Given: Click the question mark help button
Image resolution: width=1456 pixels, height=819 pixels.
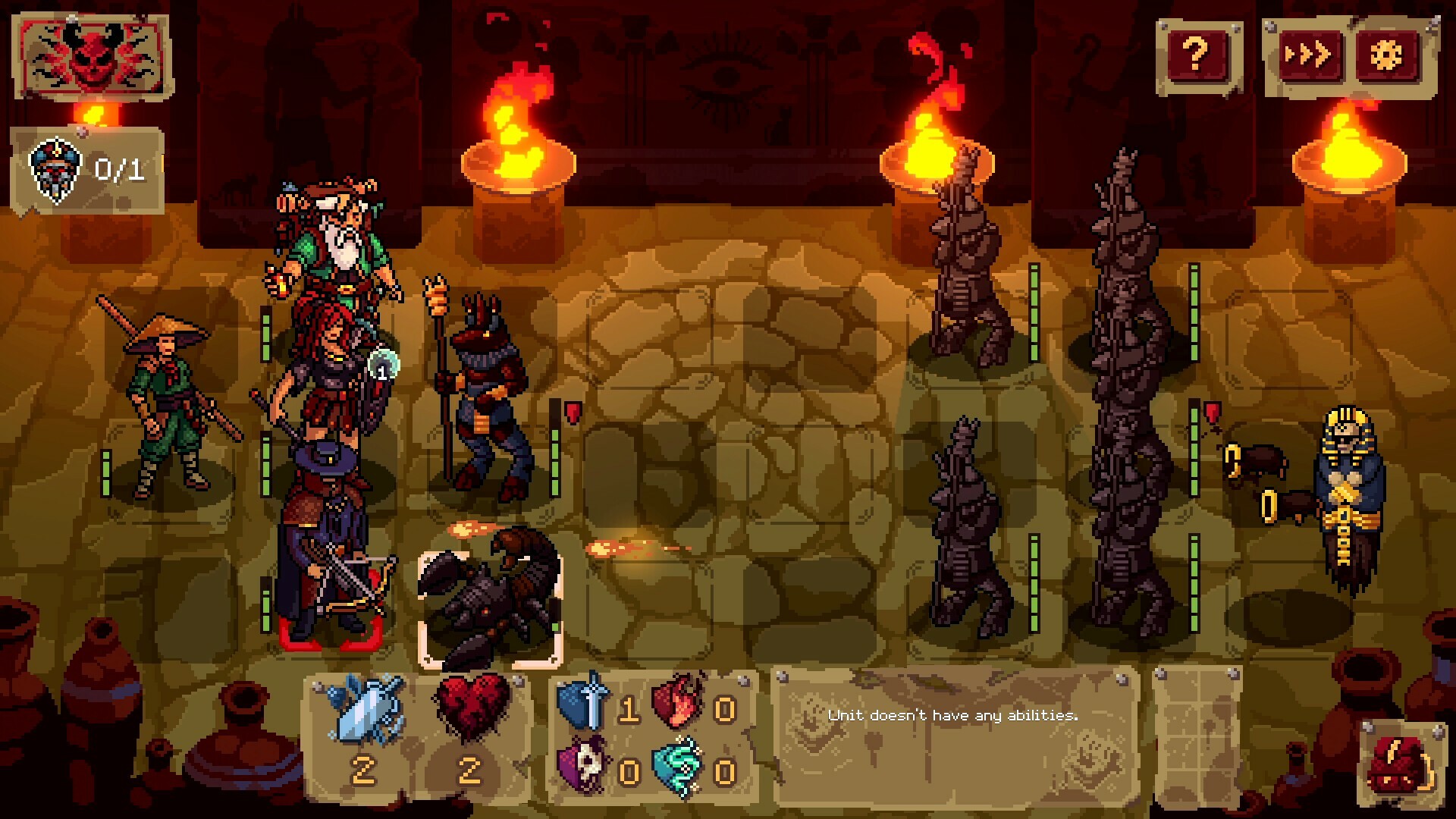Looking at the screenshot, I should [1196, 54].
